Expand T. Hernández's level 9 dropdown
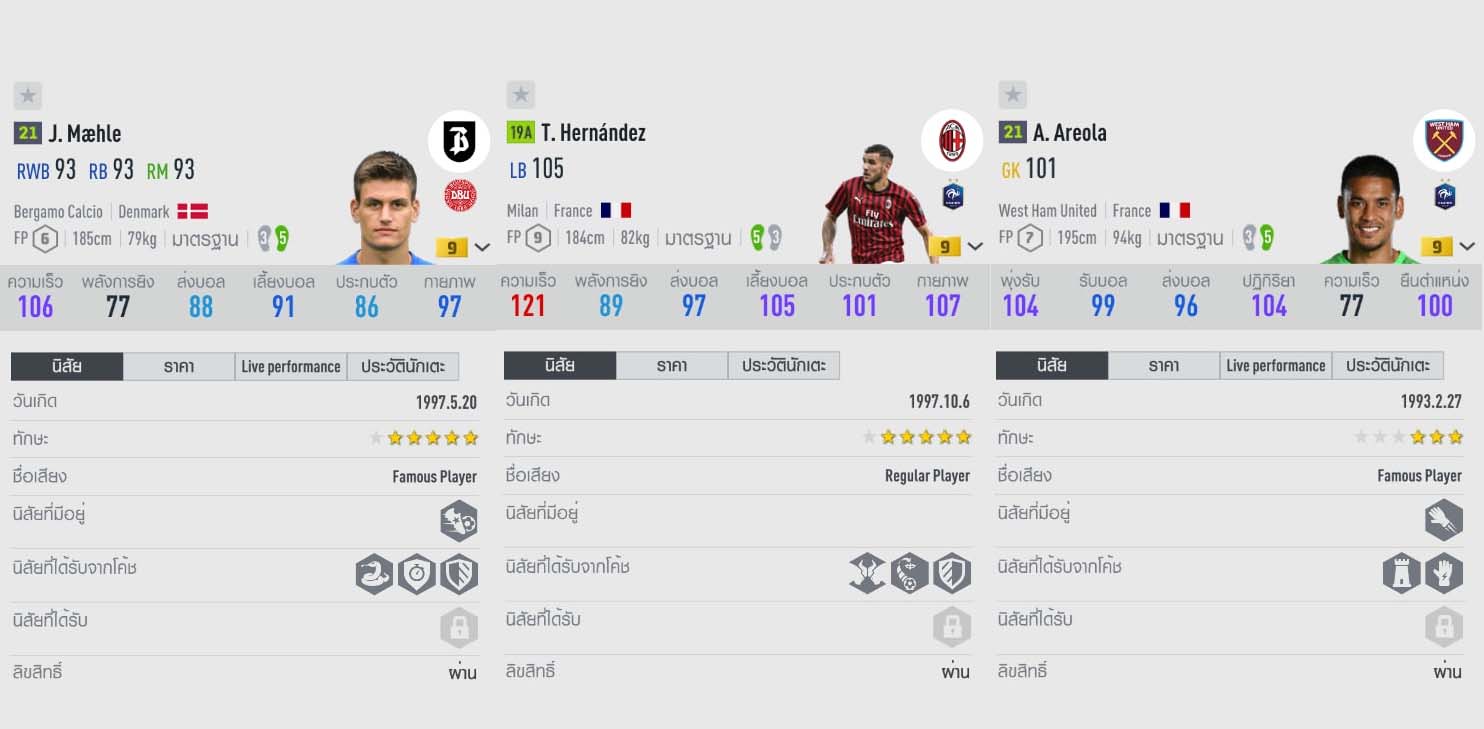The height and width of the screenshot is (729, 1484). tap(975, 247)
